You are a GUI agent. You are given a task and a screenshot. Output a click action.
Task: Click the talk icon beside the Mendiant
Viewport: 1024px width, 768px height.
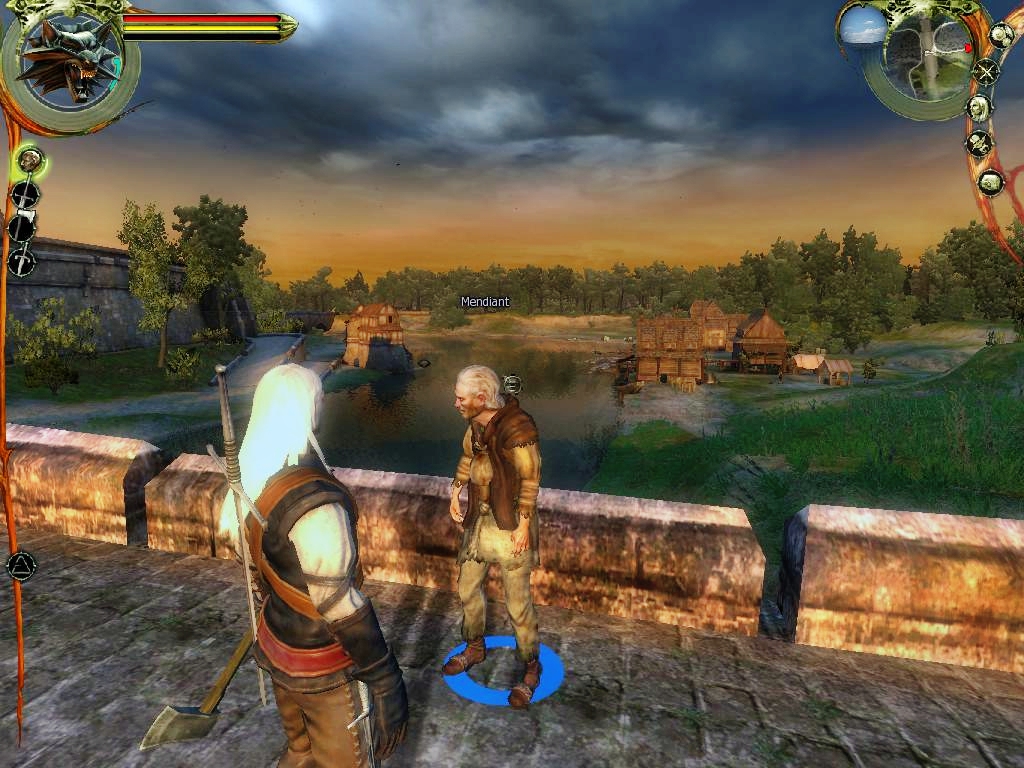coord(512,383)
